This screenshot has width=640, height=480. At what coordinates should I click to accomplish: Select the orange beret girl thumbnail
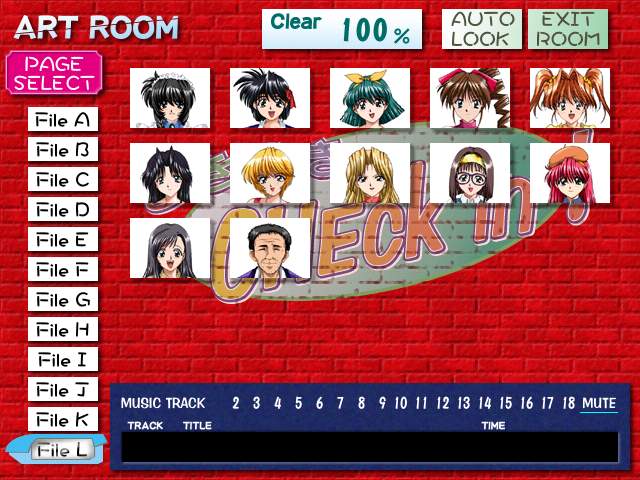(570, 173)
